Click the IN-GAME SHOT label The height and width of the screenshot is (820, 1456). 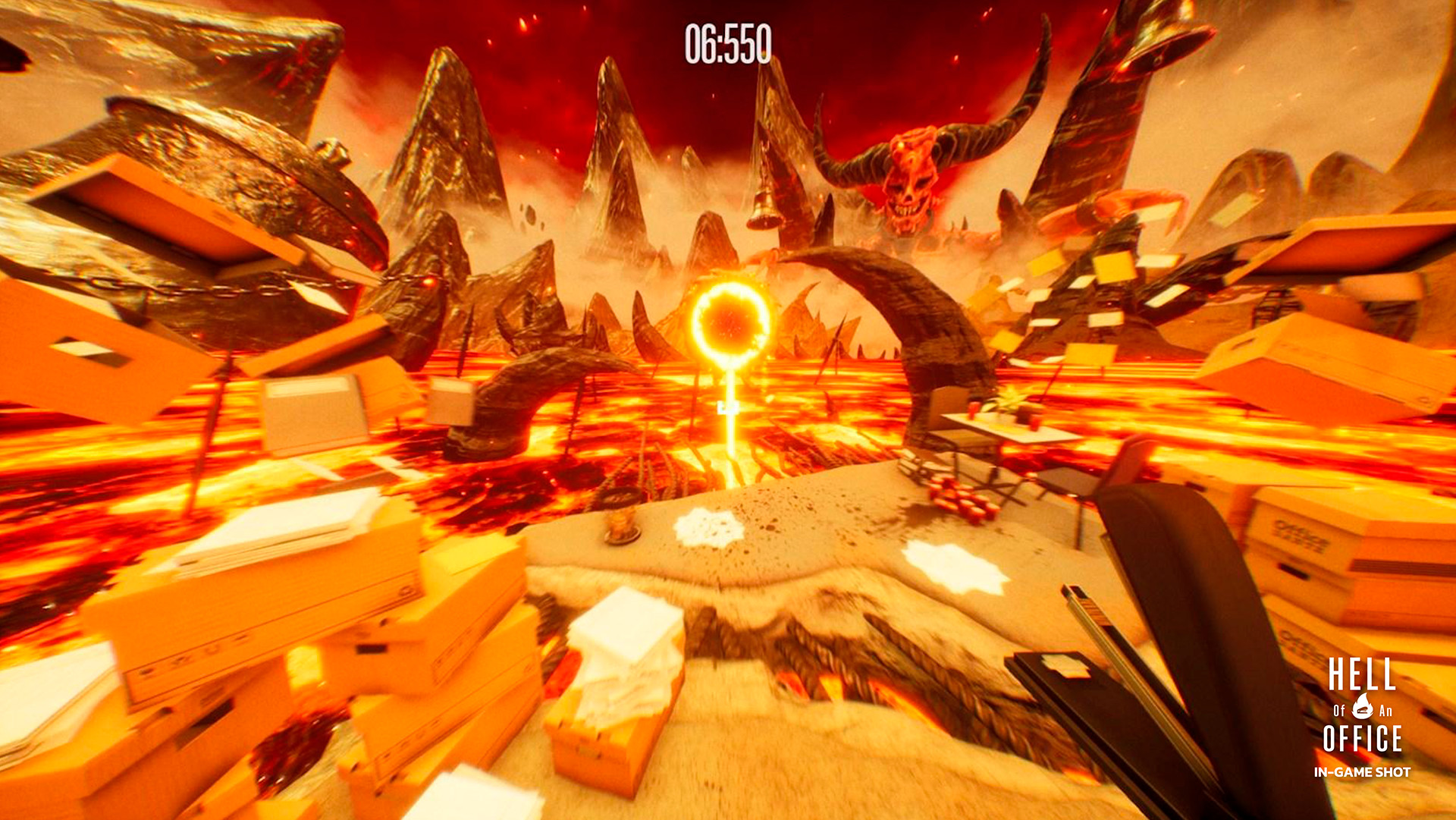coord(1363,771)
